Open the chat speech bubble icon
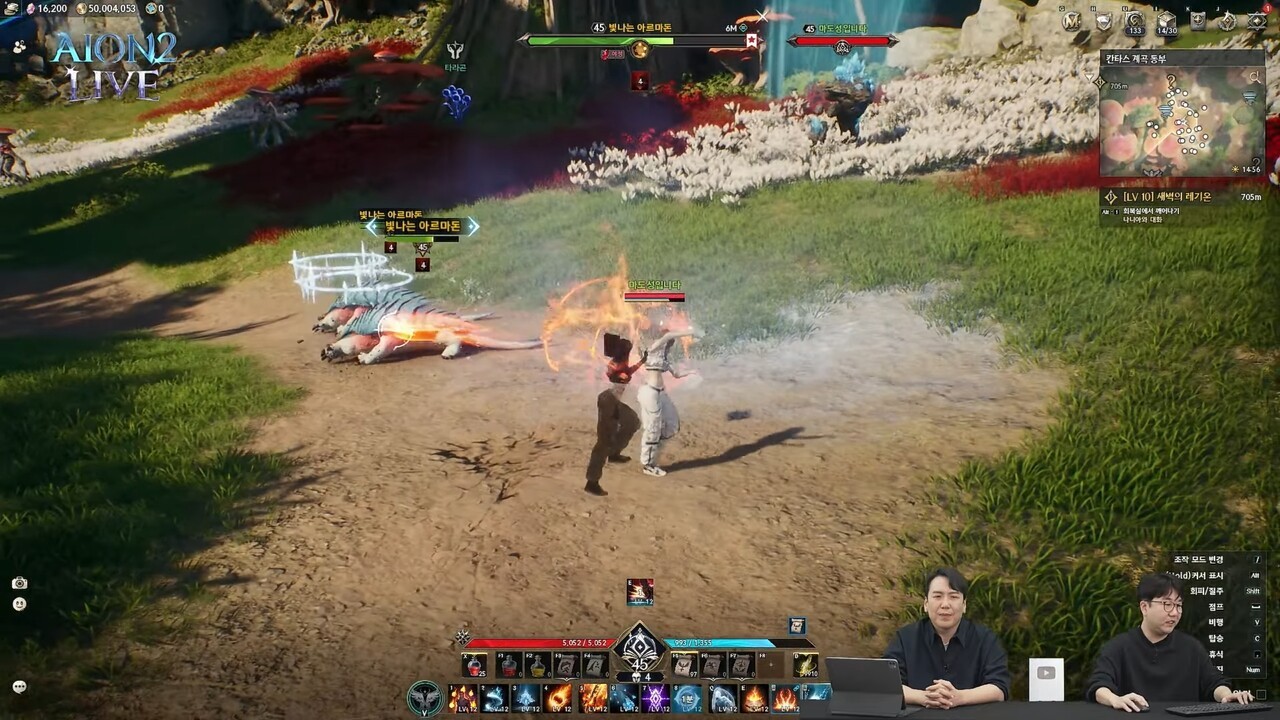This screenshot has height=720, width=1280. click(19, 686)
